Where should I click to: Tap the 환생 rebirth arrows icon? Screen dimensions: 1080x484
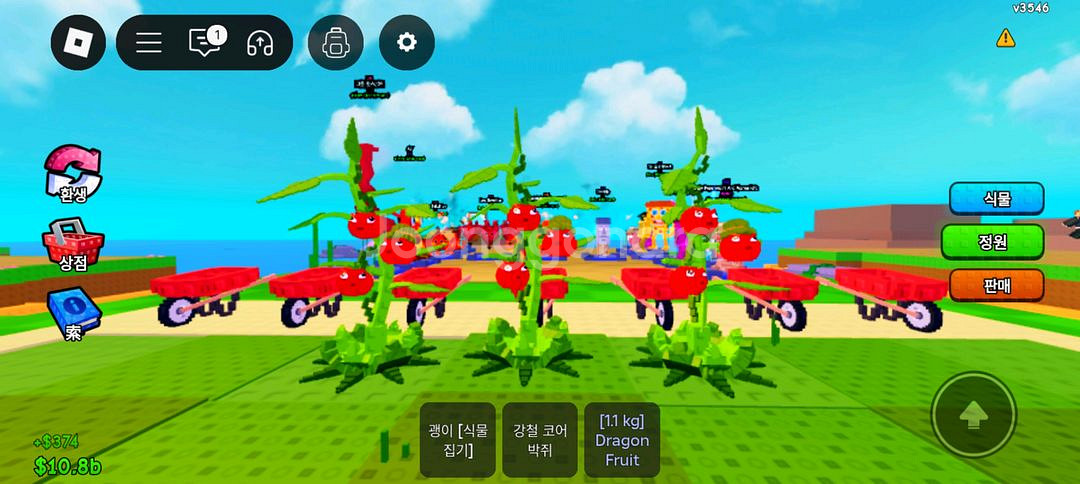(73, 172)
